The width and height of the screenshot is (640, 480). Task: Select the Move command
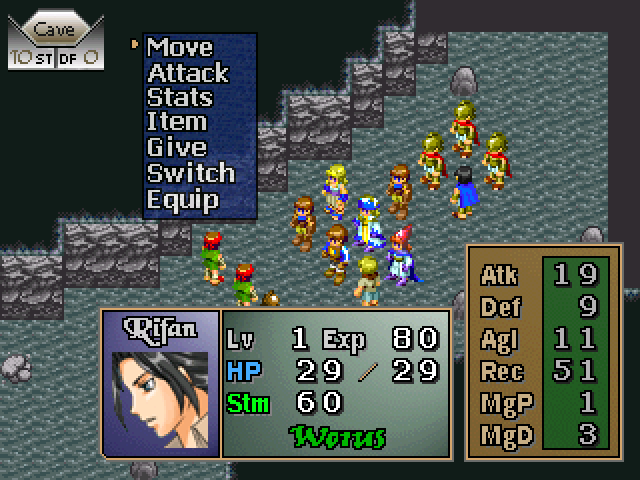[x=180, y=47]
